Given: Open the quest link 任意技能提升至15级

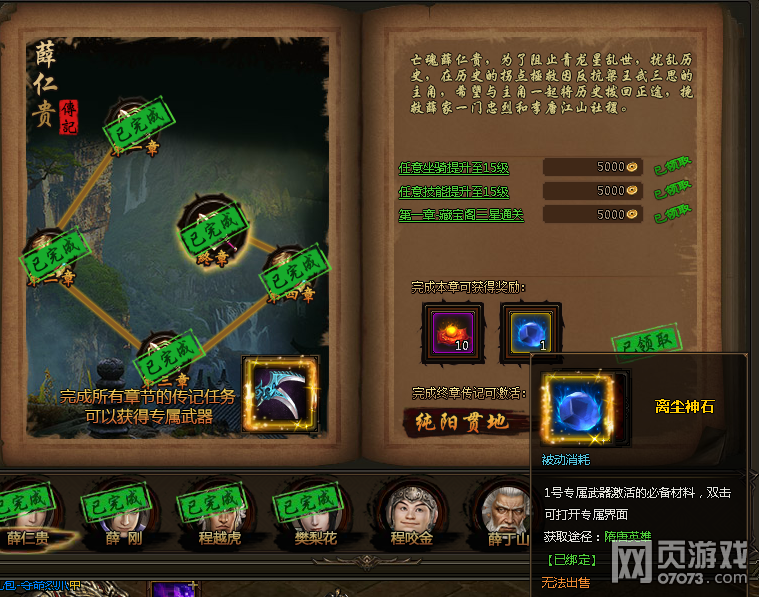Looking at the screenshot, I should [x=454, y=191].
